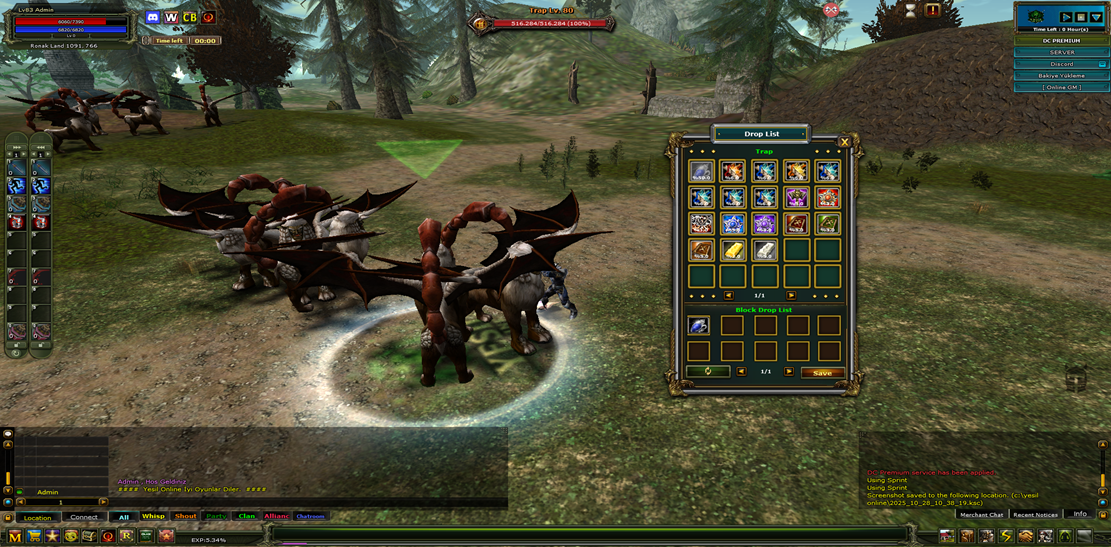Screen dimensions: 1111x547
Task: Open the Discord link button
Action: (1062, 64)
